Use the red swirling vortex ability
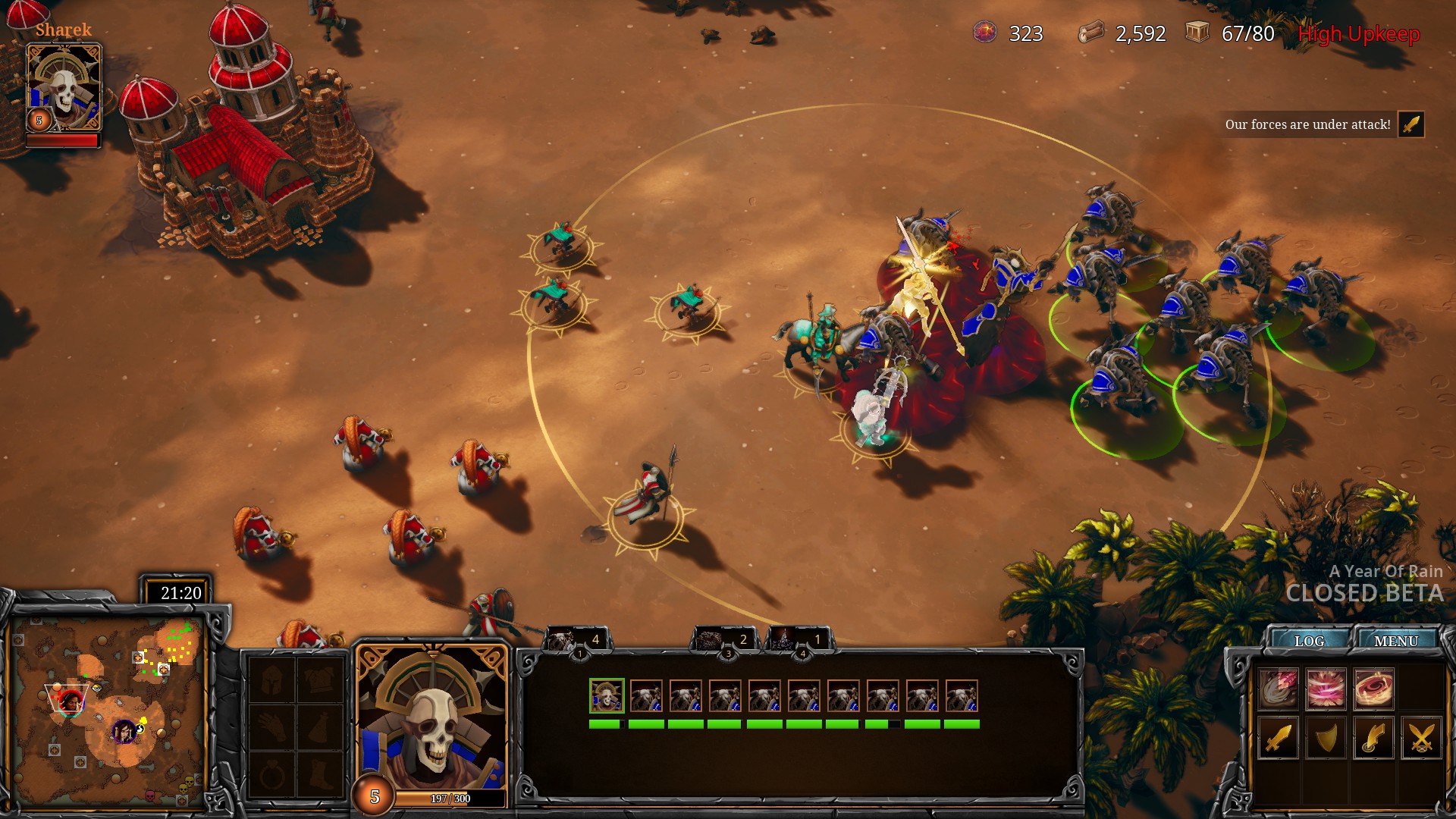 (1373, 689)
